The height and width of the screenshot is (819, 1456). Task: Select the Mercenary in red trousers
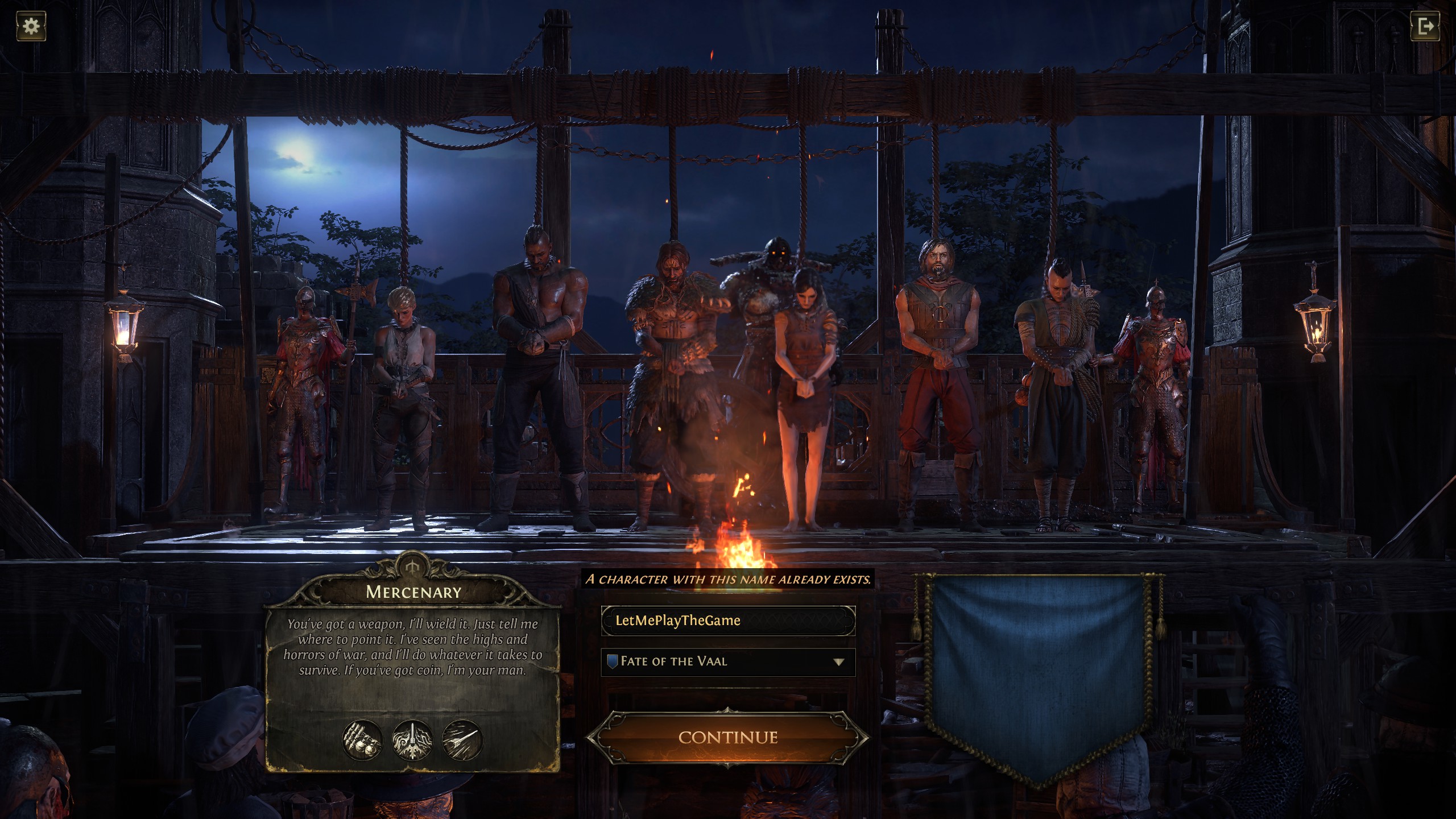tap(936, 375)
